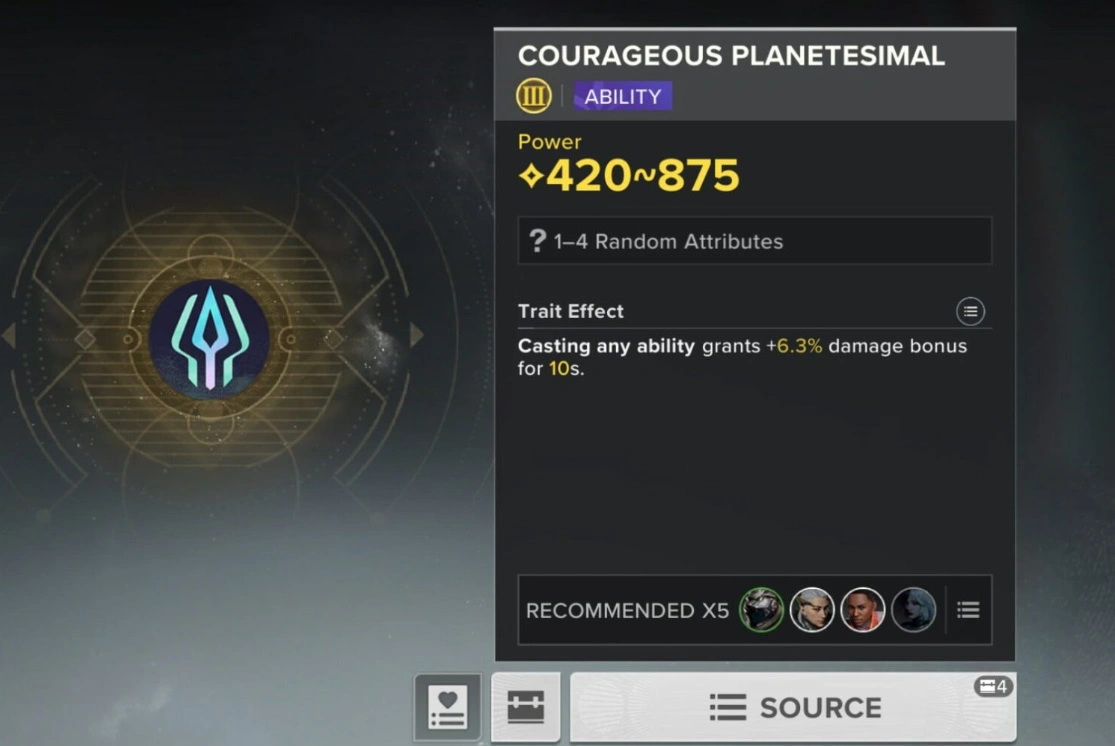
Task: Go to next item with right arrow
Action: point(417,335)
